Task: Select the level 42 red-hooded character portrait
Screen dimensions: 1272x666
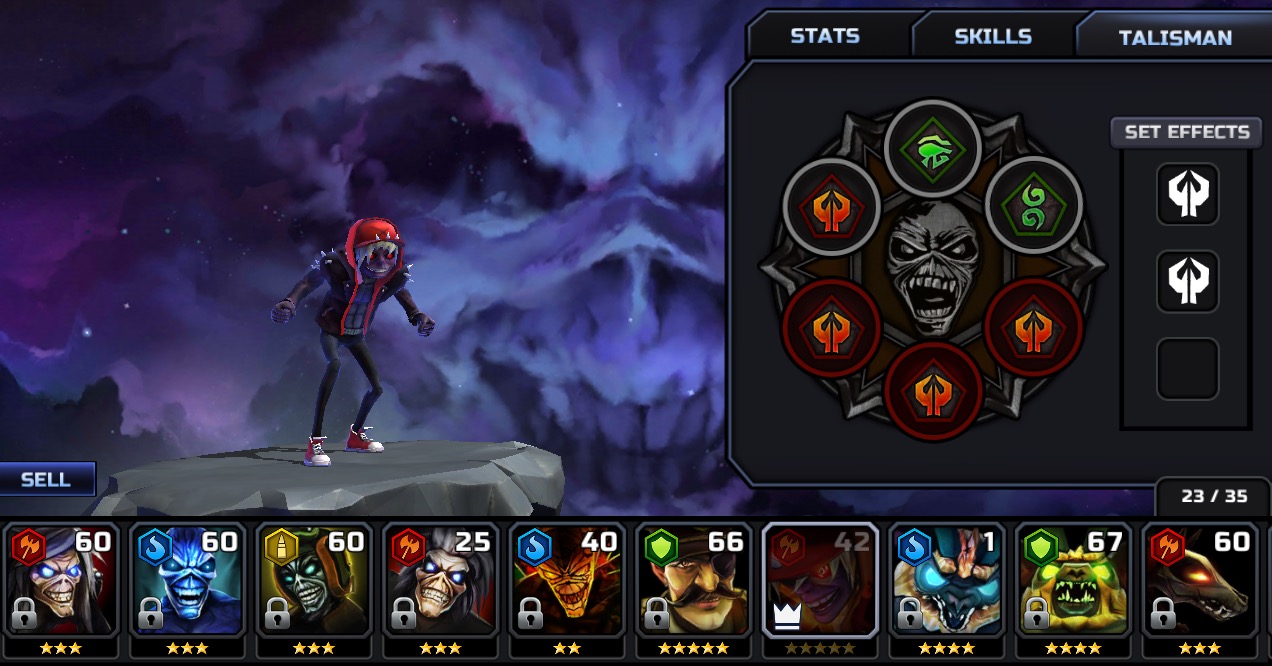Action: (820, 581)
